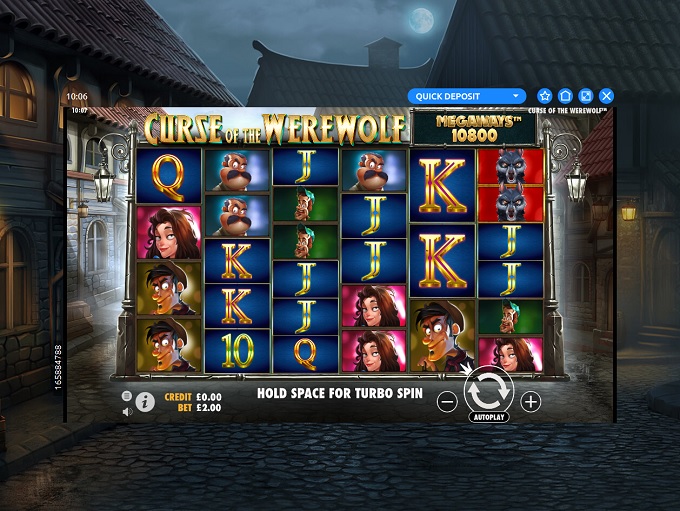Image resolution: width=680 pixels, height=511 pixels.
Task: Increase the bet with the plus button
Action: pyautogui.click(x=531, y=402)
